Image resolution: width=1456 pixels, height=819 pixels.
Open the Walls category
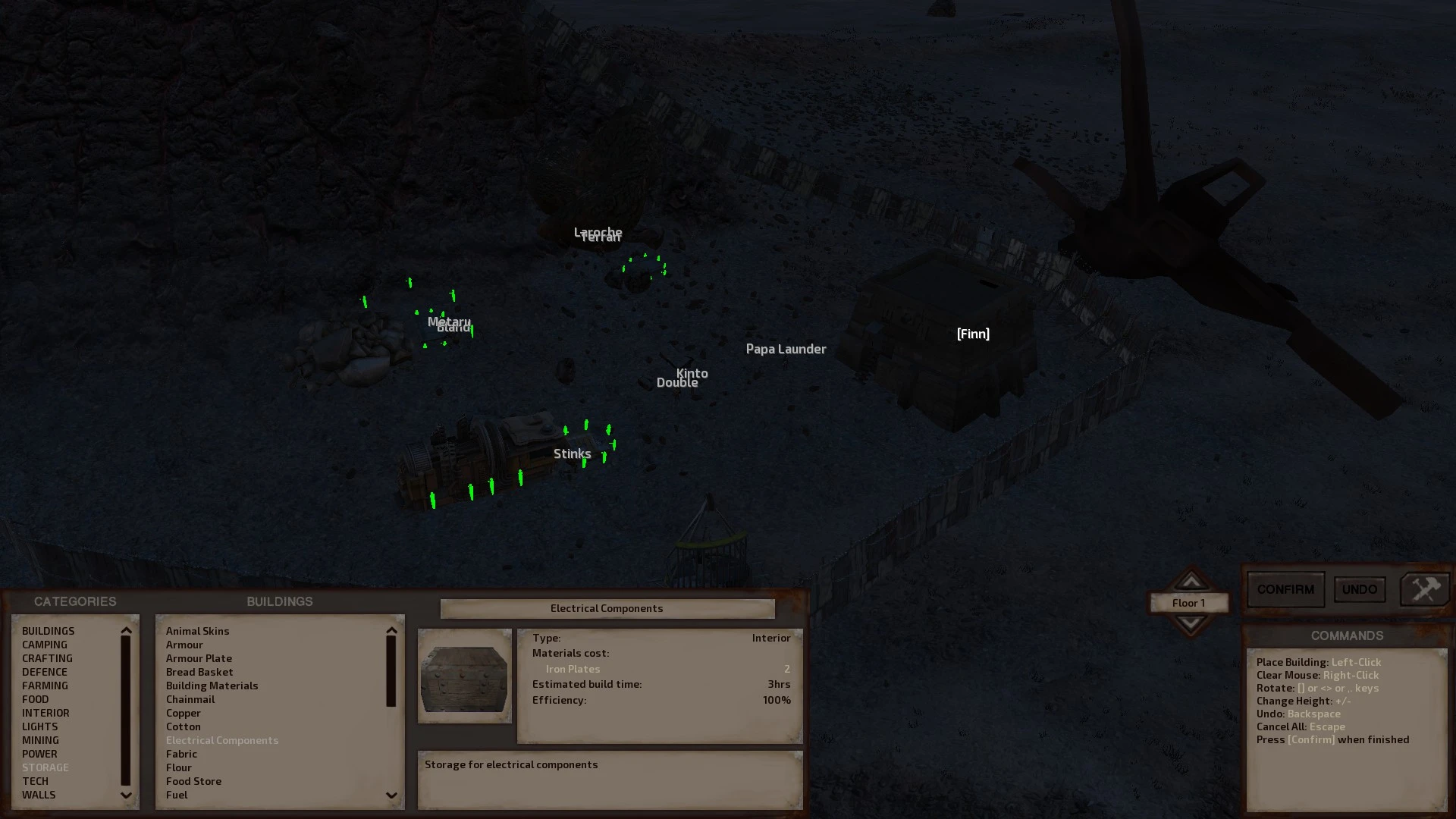(39, 795)
